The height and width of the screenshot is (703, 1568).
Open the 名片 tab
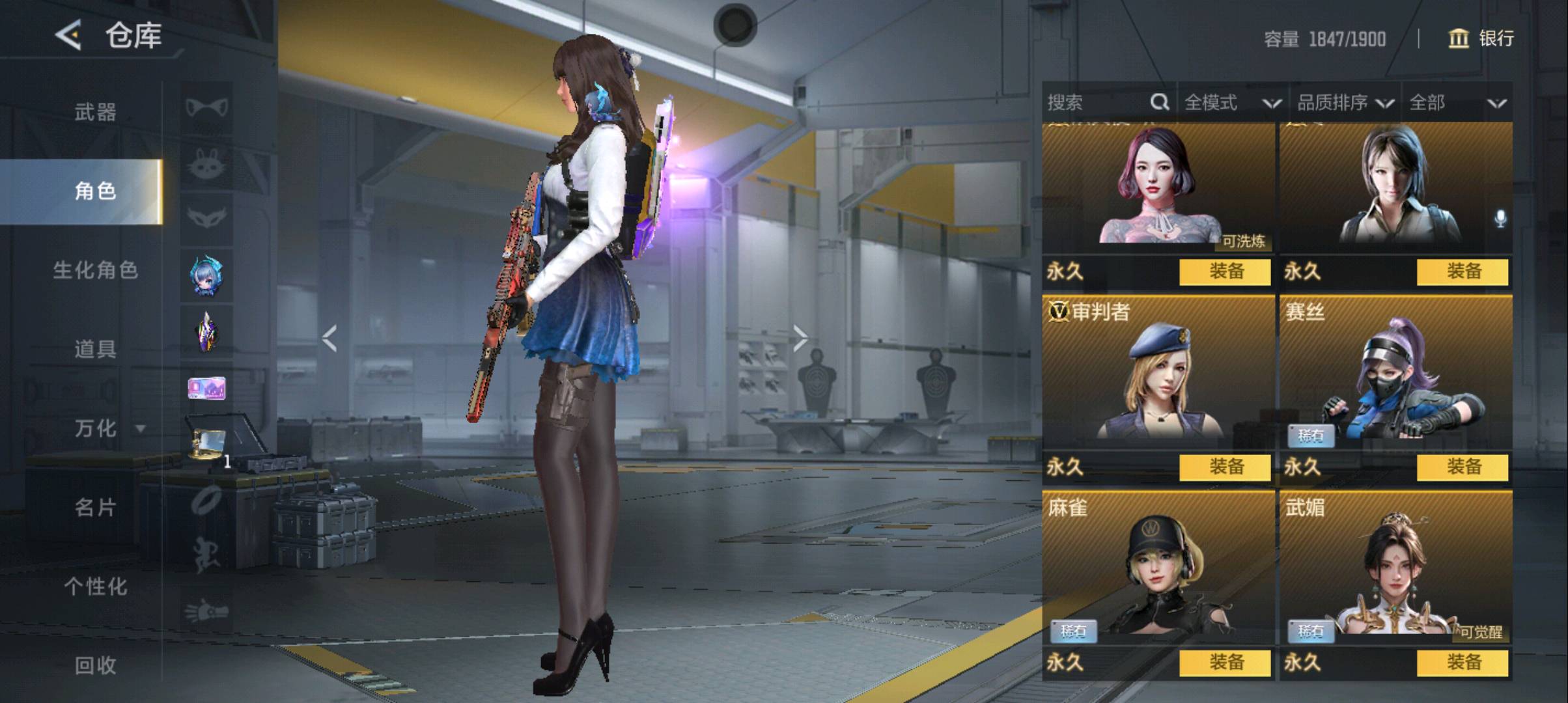pyautogui.click(x=95, y=507)
